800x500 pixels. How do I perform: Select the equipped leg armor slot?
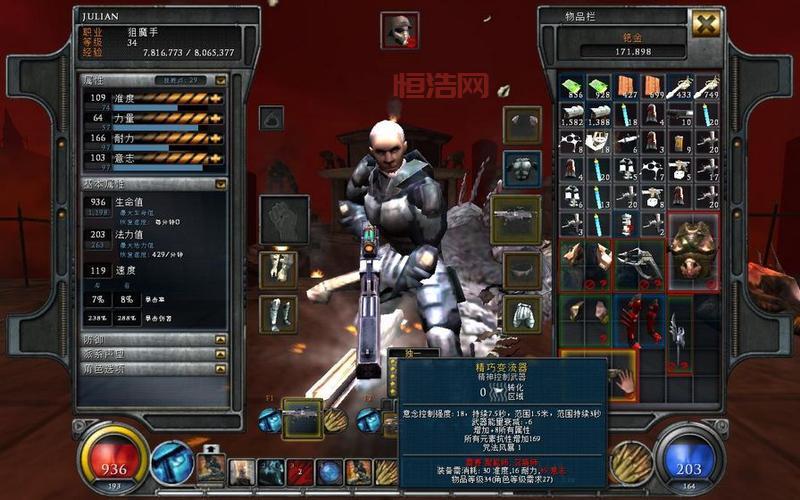pos(522,314)
